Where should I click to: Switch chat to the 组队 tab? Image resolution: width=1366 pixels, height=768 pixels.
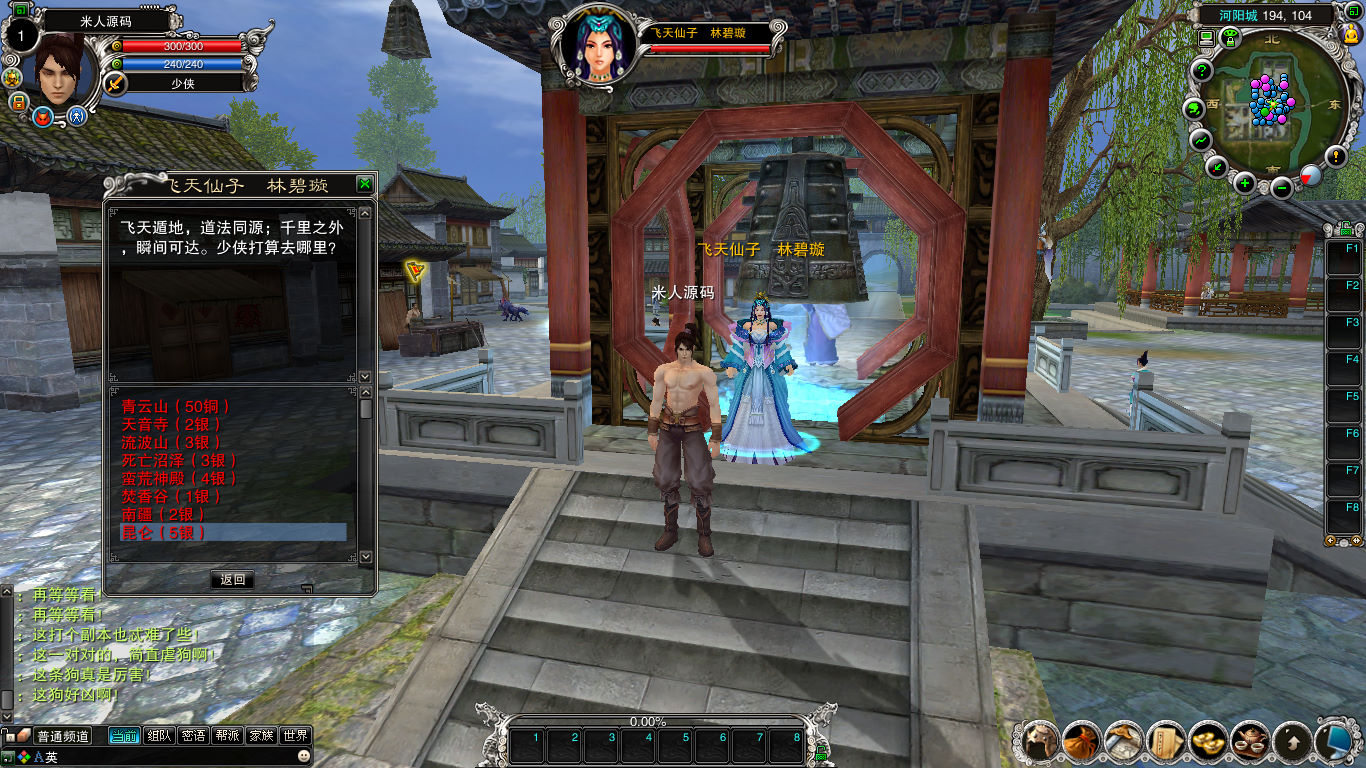click(159, 736)
